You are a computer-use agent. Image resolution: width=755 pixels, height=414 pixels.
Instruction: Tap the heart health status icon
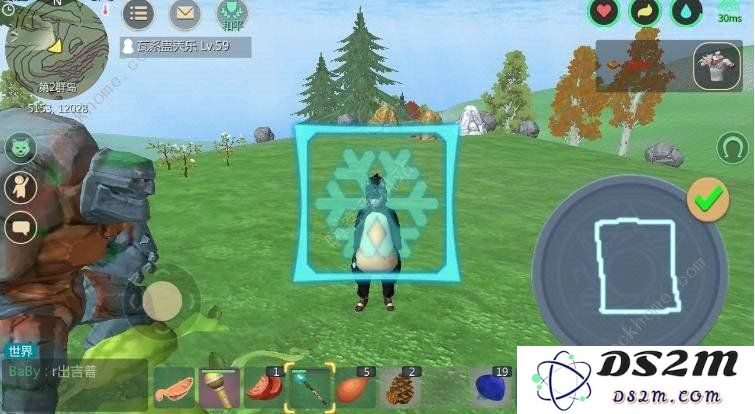click(x=603, y=12)
